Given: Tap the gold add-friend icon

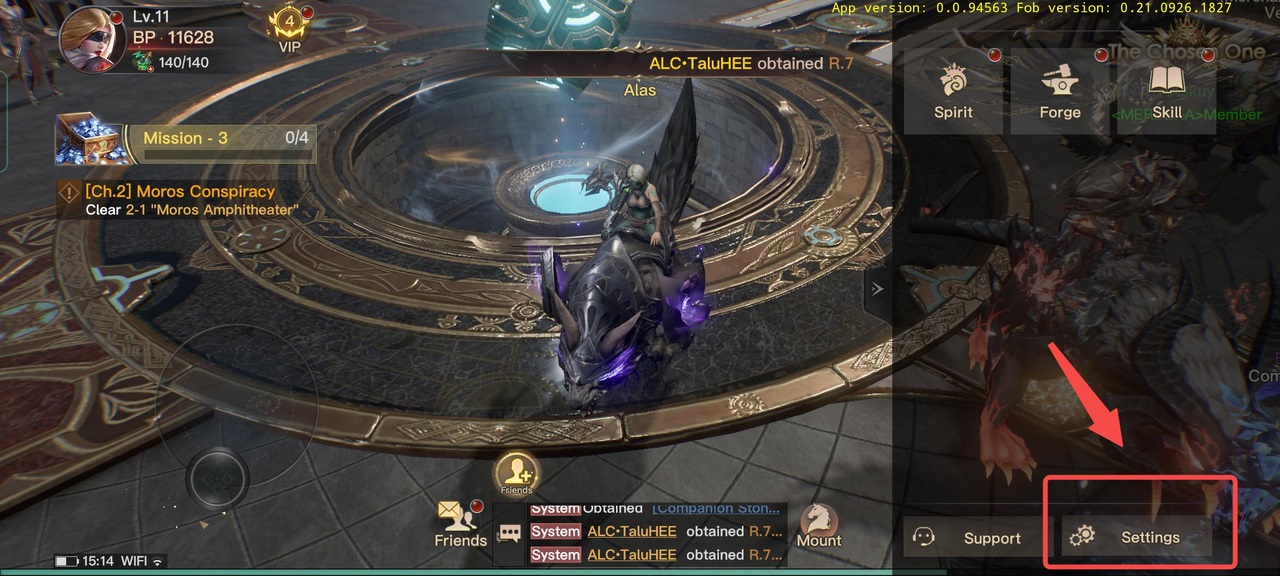Looking at the screenshot, I should click(516, 472).
